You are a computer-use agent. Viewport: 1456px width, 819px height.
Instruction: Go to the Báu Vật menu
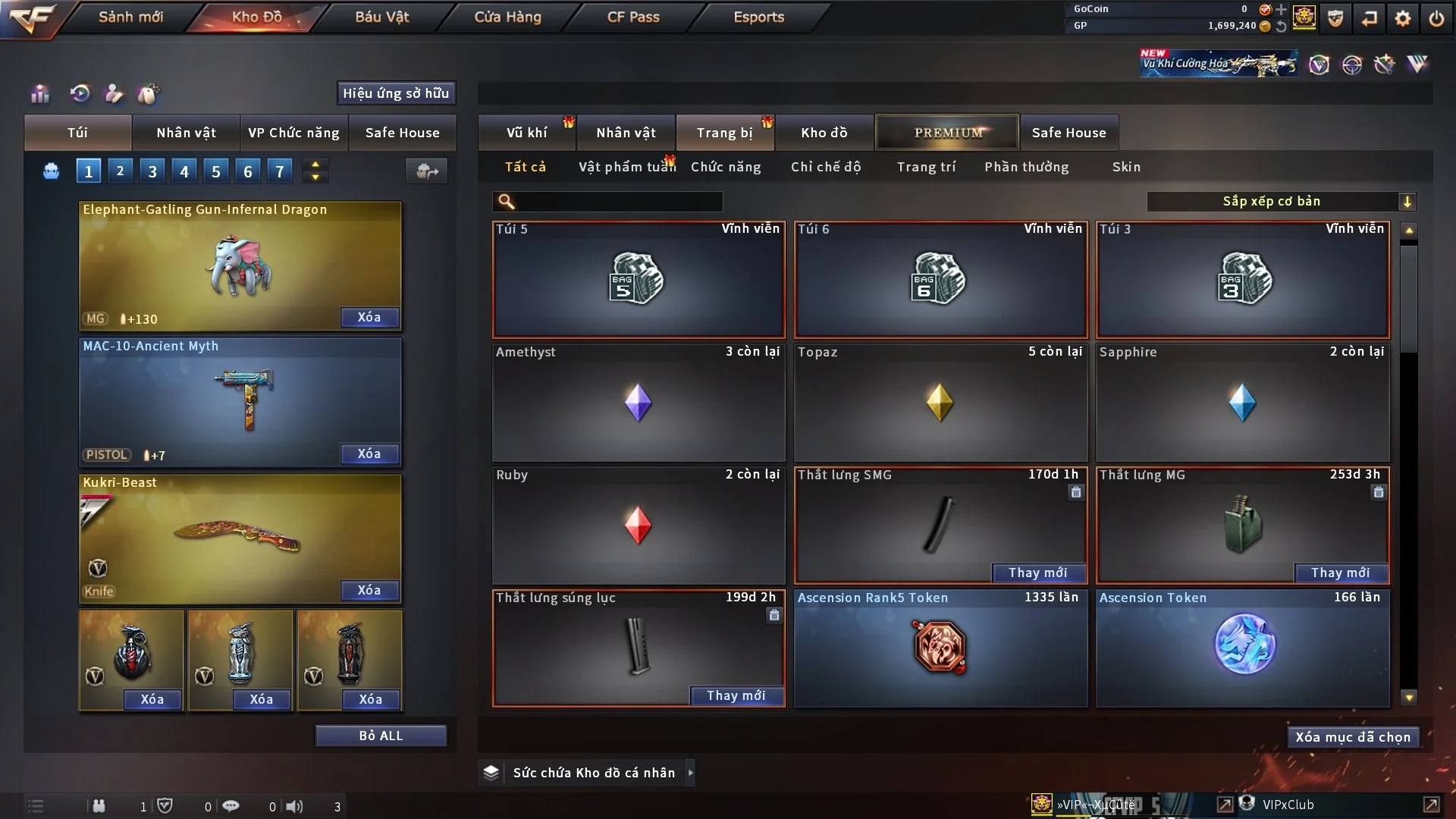[x=381, y=17]
